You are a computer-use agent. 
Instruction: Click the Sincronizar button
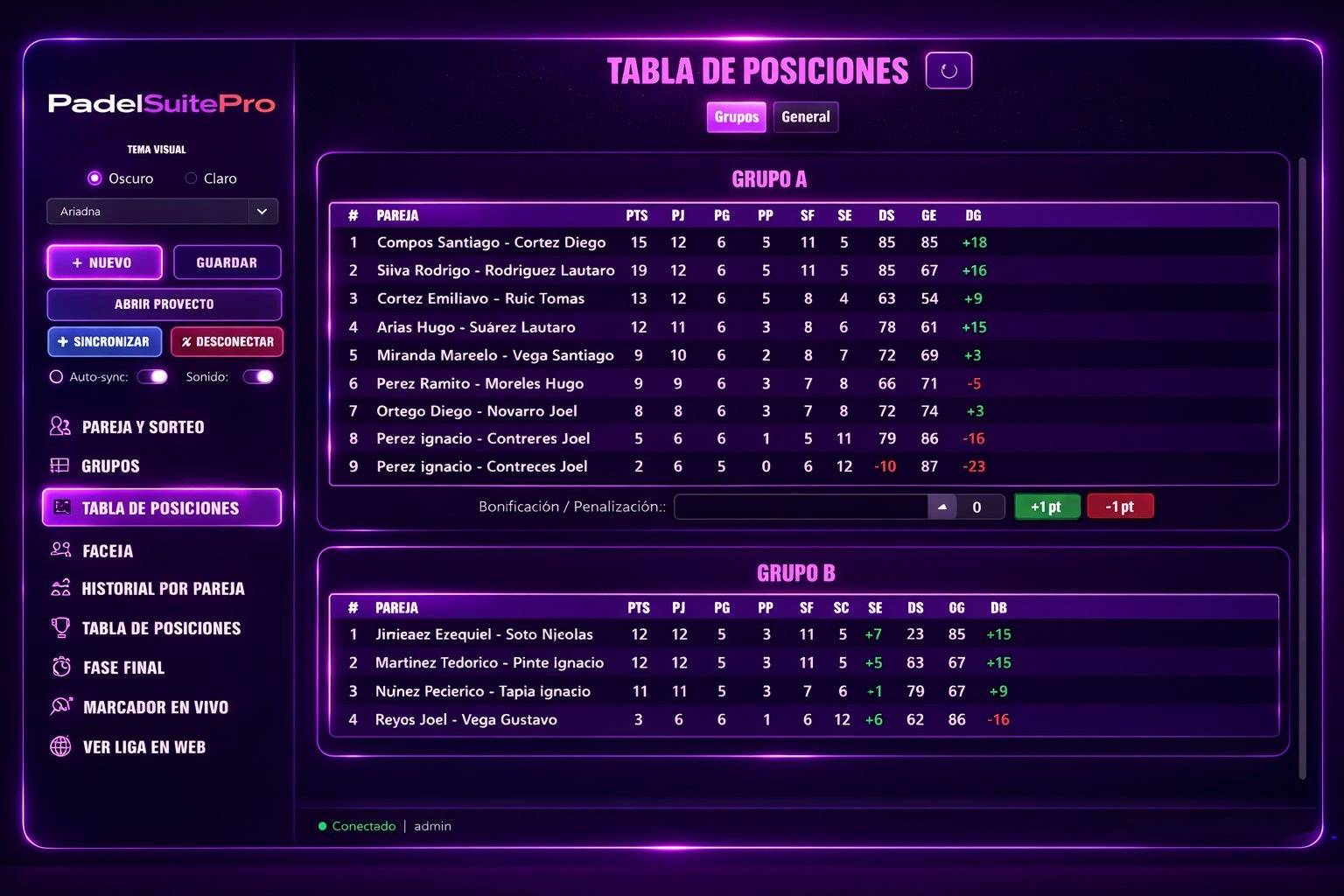[104, 341]
